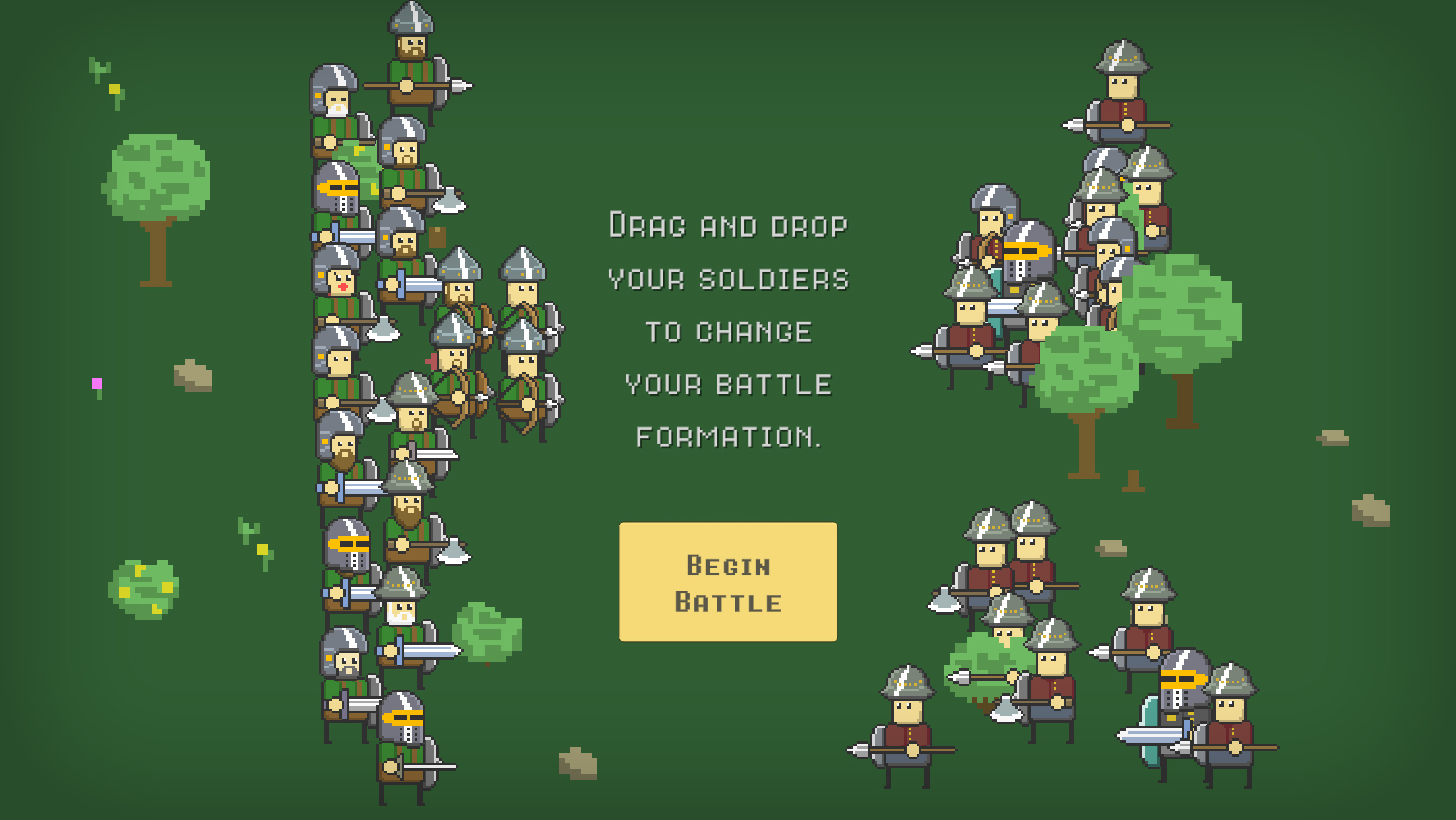The height and width of the screenshot is (820, 1456).
Task: Select the spearman at the top of your formation
Action: pos(411,54)
